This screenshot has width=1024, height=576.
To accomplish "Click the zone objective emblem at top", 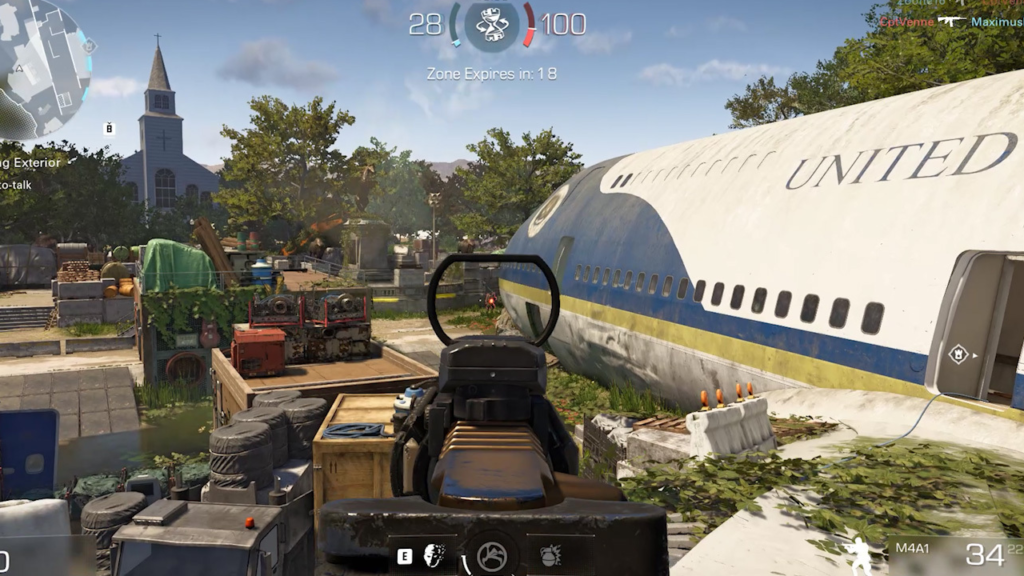I will tap(492, 24).
